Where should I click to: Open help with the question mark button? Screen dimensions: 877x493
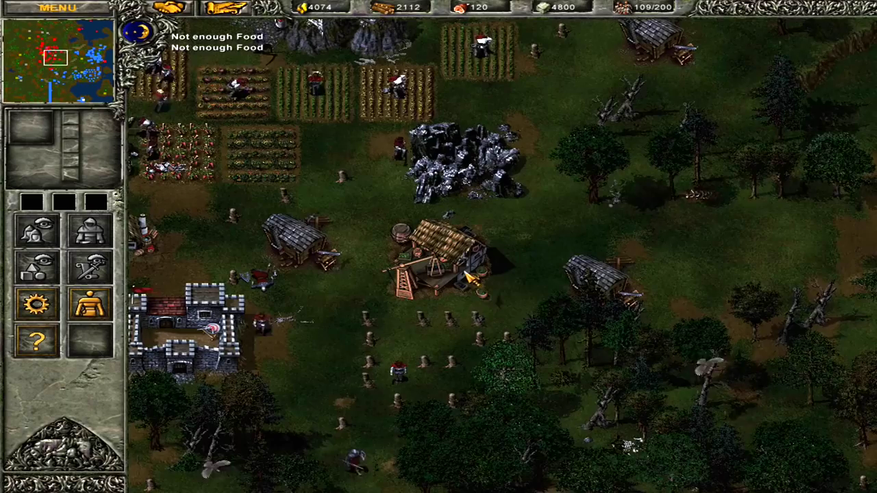click(x=37, y=341)
